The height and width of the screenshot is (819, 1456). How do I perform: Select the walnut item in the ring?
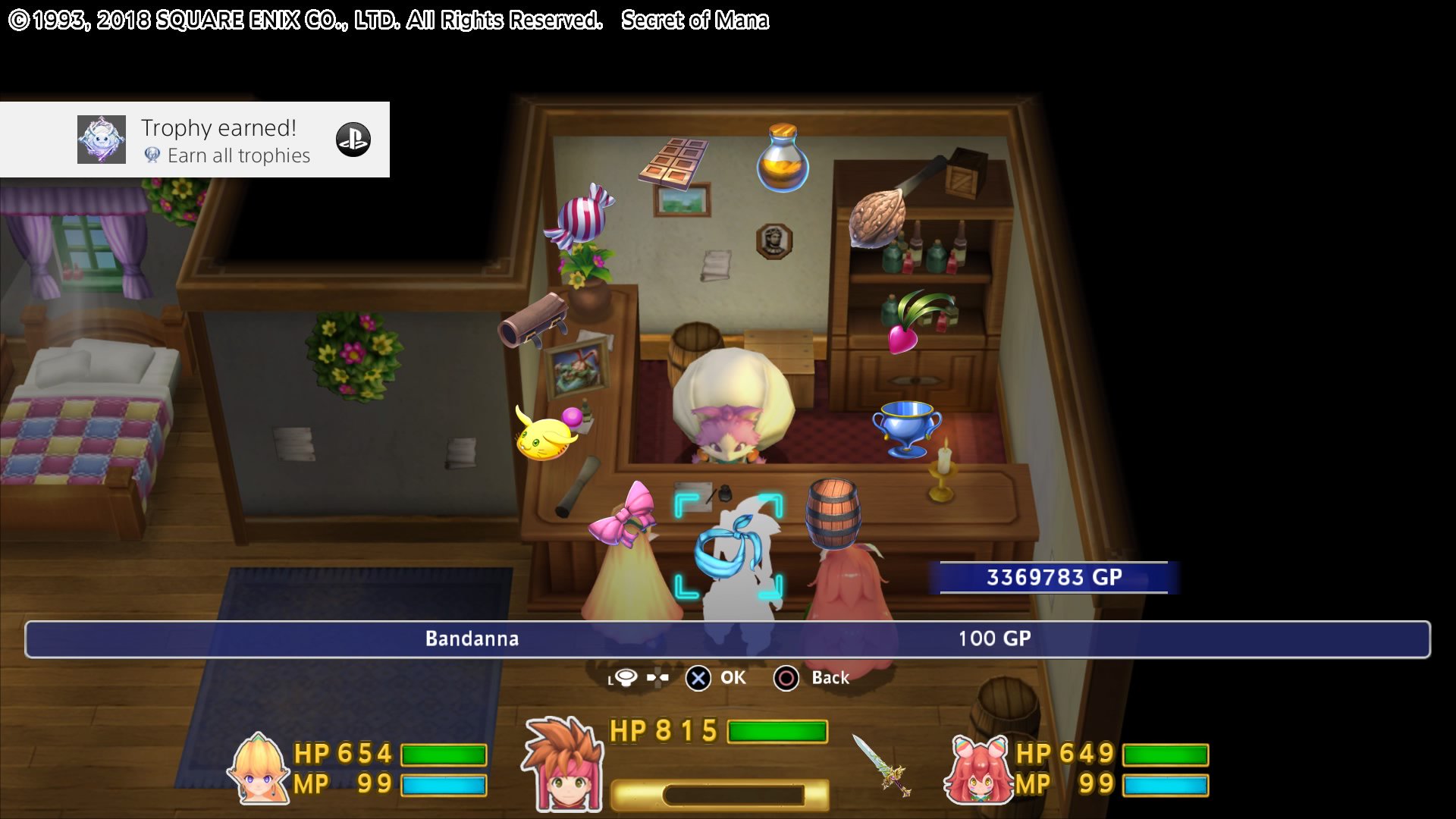pos(878,218)
